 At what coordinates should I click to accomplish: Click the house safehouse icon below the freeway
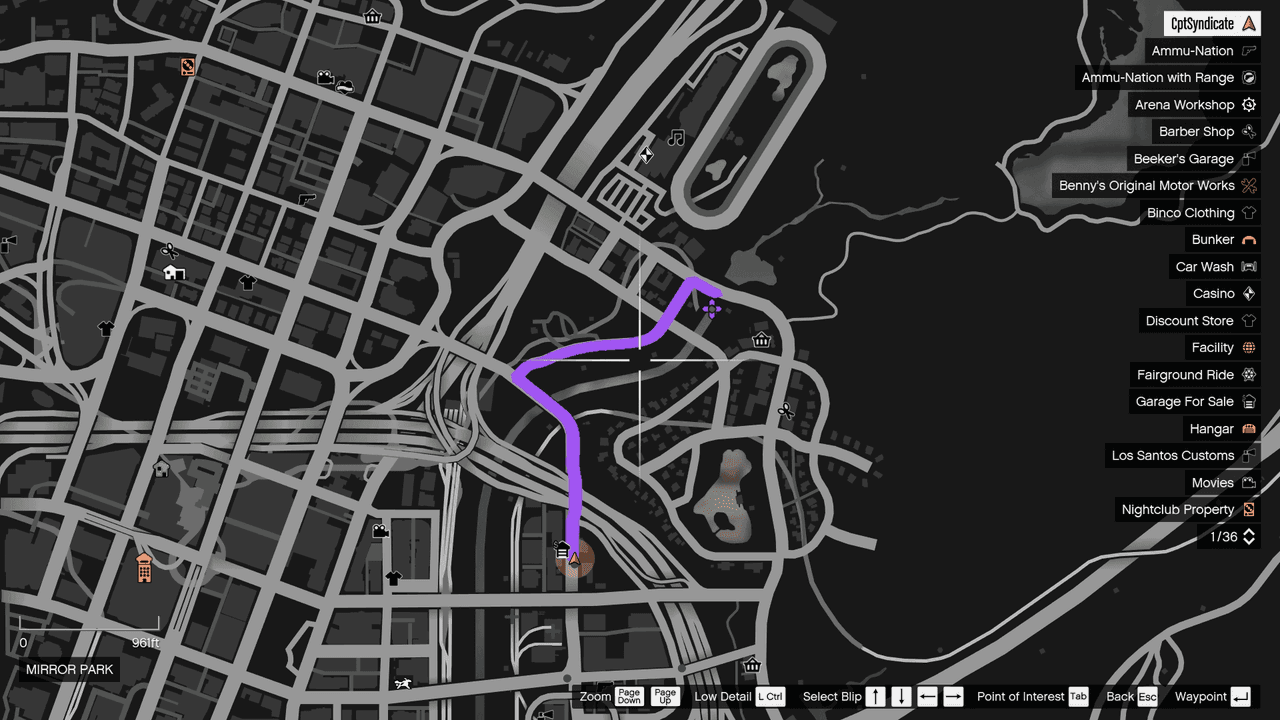click(x=160, y=468)
